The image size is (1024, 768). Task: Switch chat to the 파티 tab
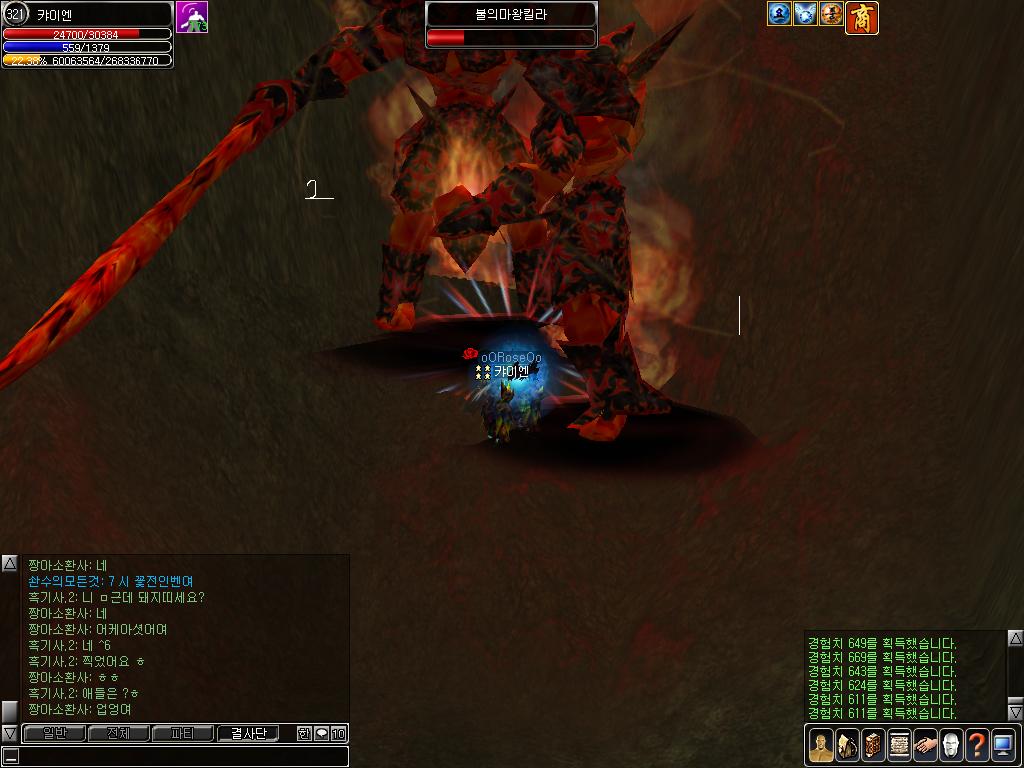(183, 734)
